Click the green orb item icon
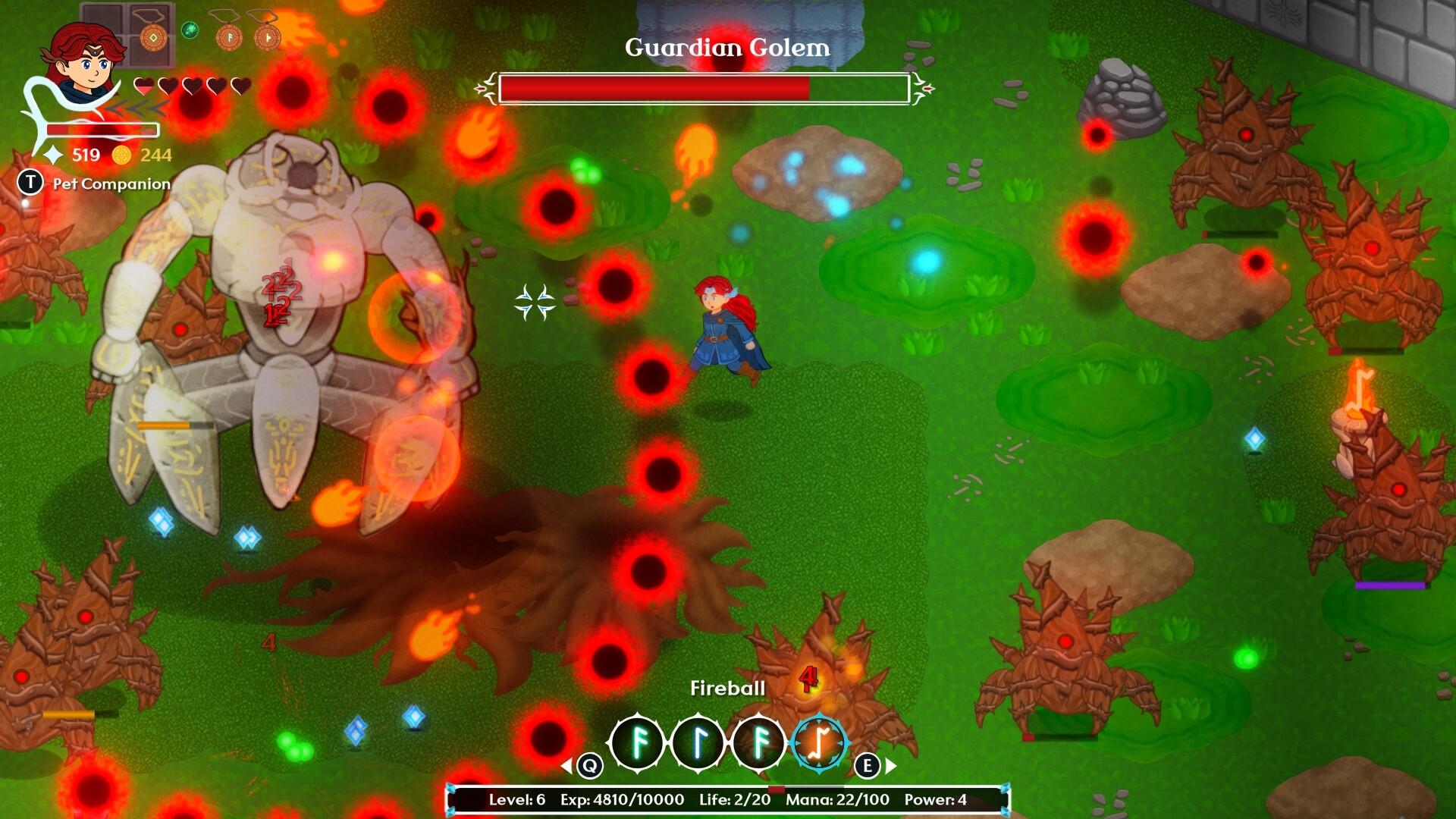Viewport: 1456px width, 819px height. pyautogui.click(x=190, y=30)
